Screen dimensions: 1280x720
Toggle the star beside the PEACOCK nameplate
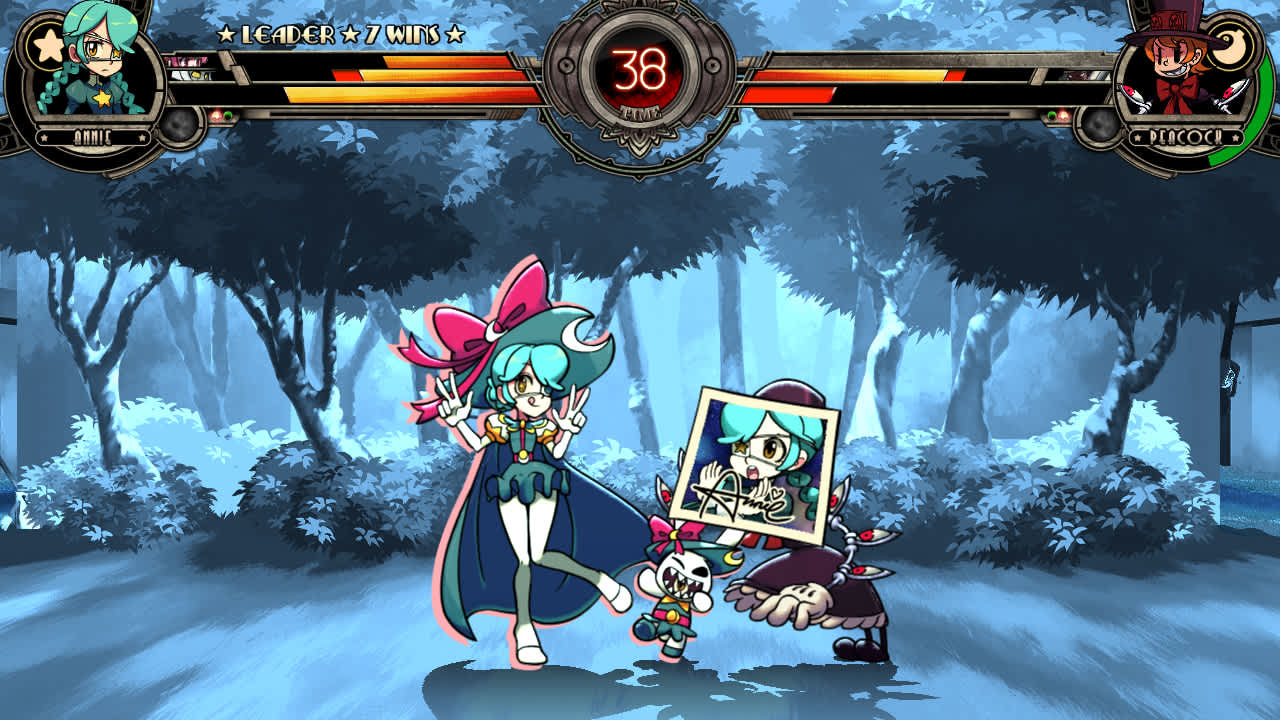(1137, 137)
